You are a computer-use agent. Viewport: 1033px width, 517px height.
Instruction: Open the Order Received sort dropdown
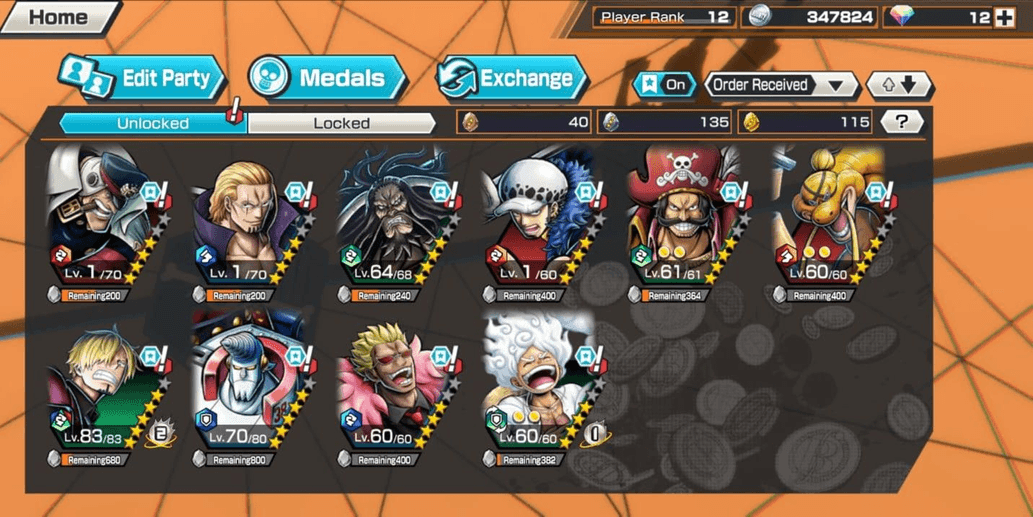tap(780, 85)
